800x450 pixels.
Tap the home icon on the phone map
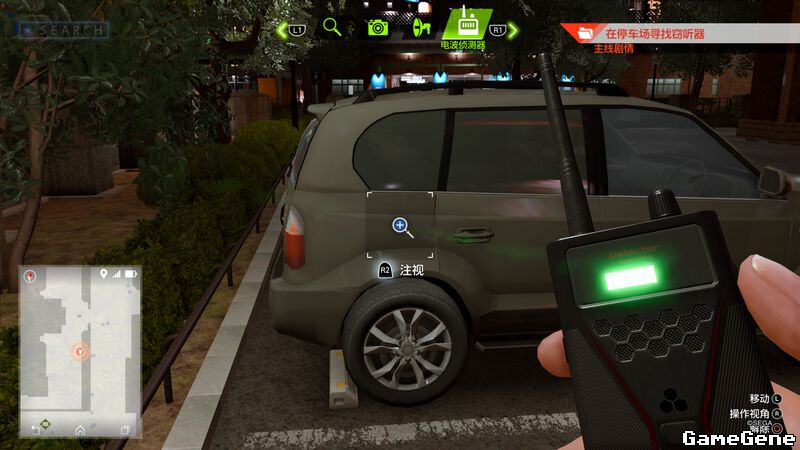80,429
